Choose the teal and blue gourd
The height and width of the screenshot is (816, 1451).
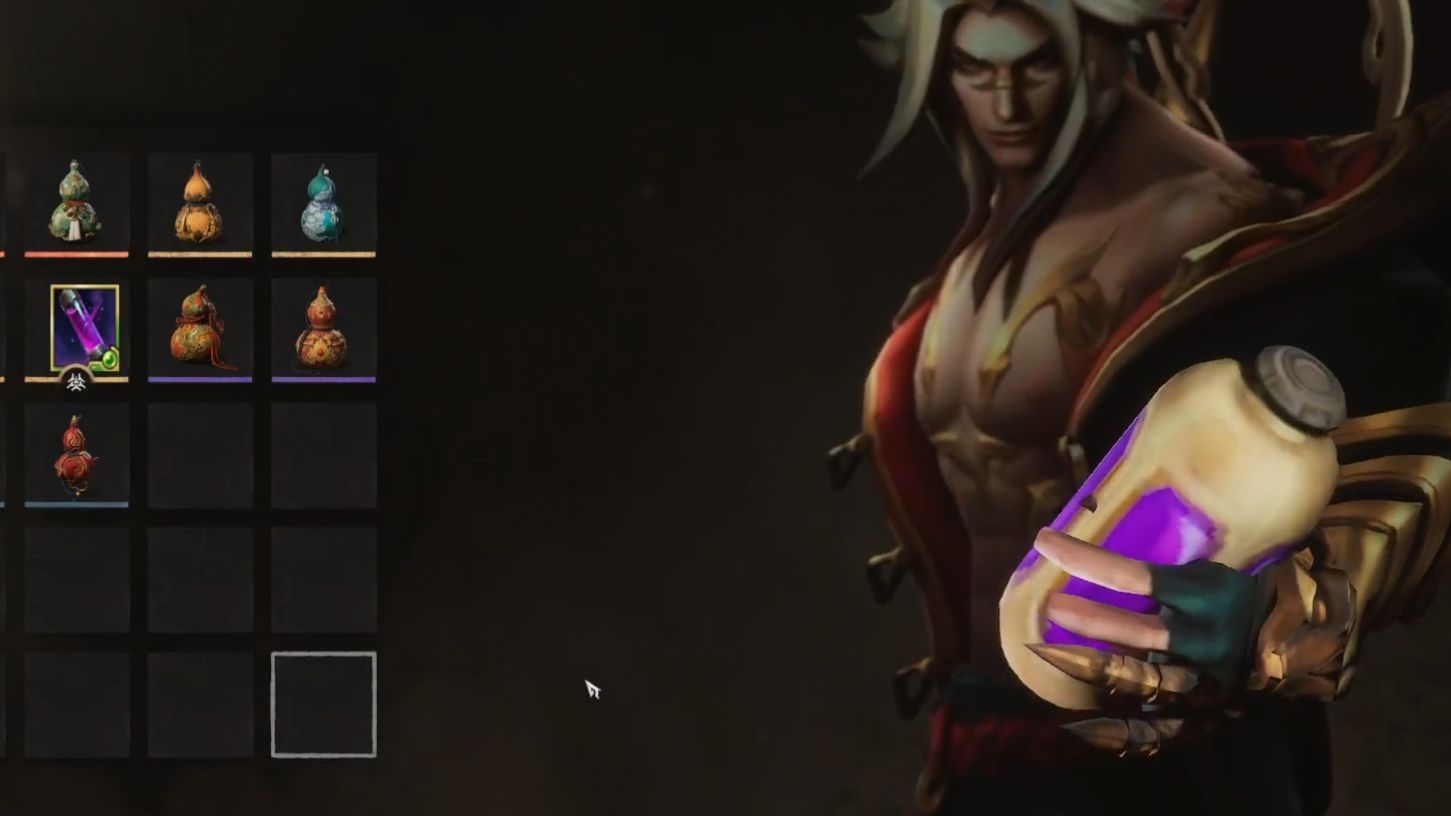point(323,203)
